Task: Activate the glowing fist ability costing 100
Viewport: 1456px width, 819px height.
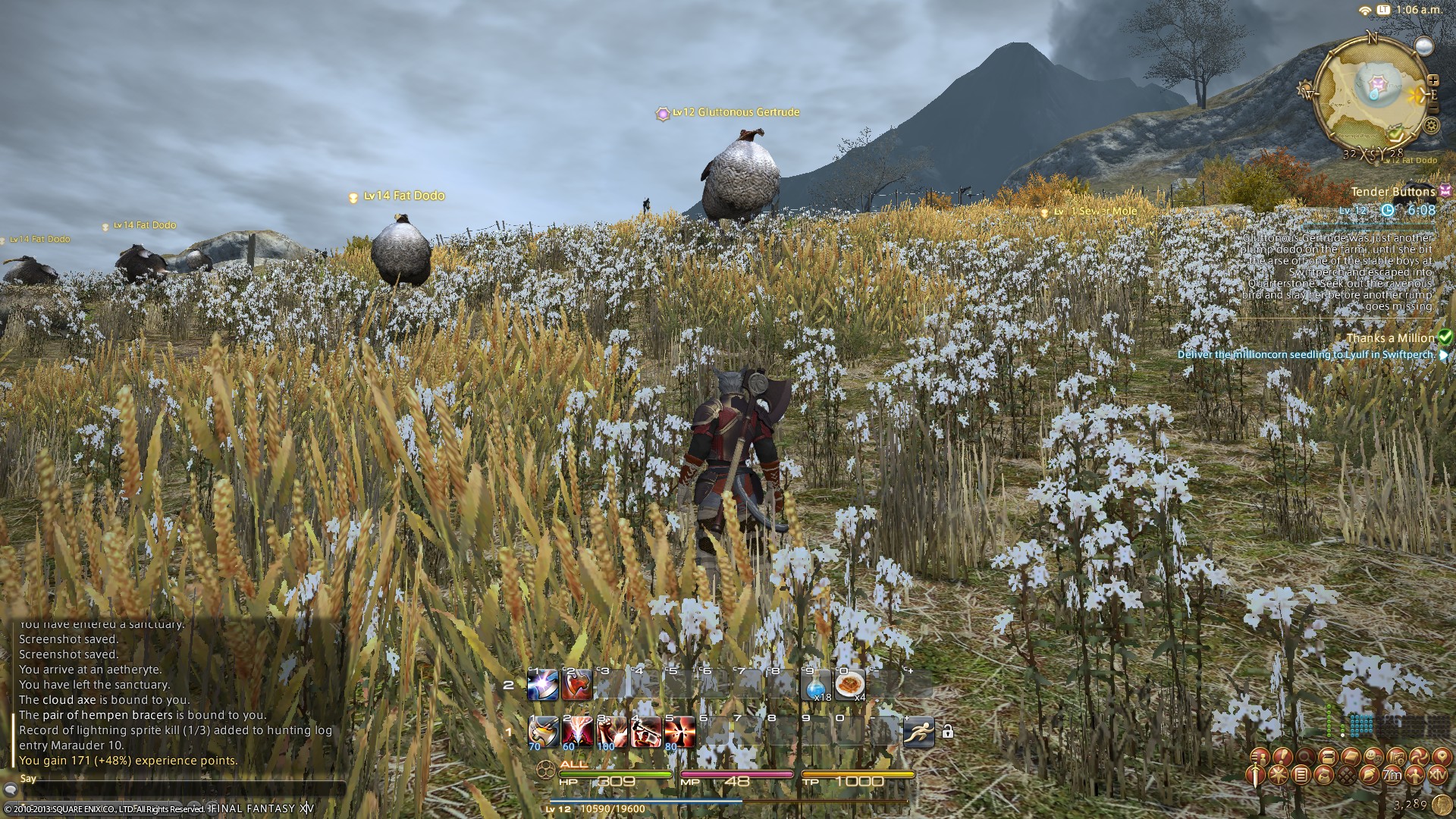Action: click(610, 732)
